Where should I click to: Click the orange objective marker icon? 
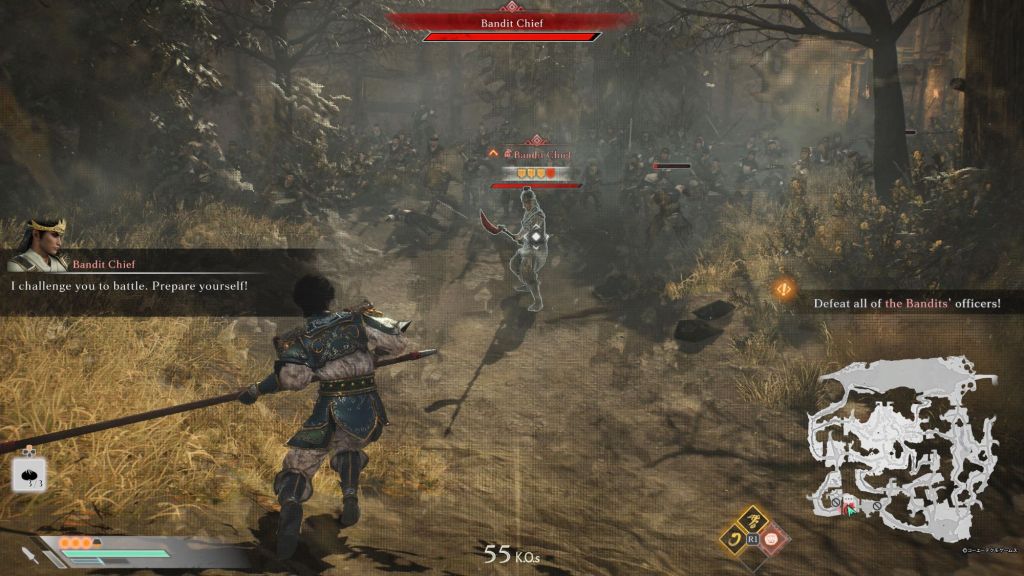tap(784, 291)
